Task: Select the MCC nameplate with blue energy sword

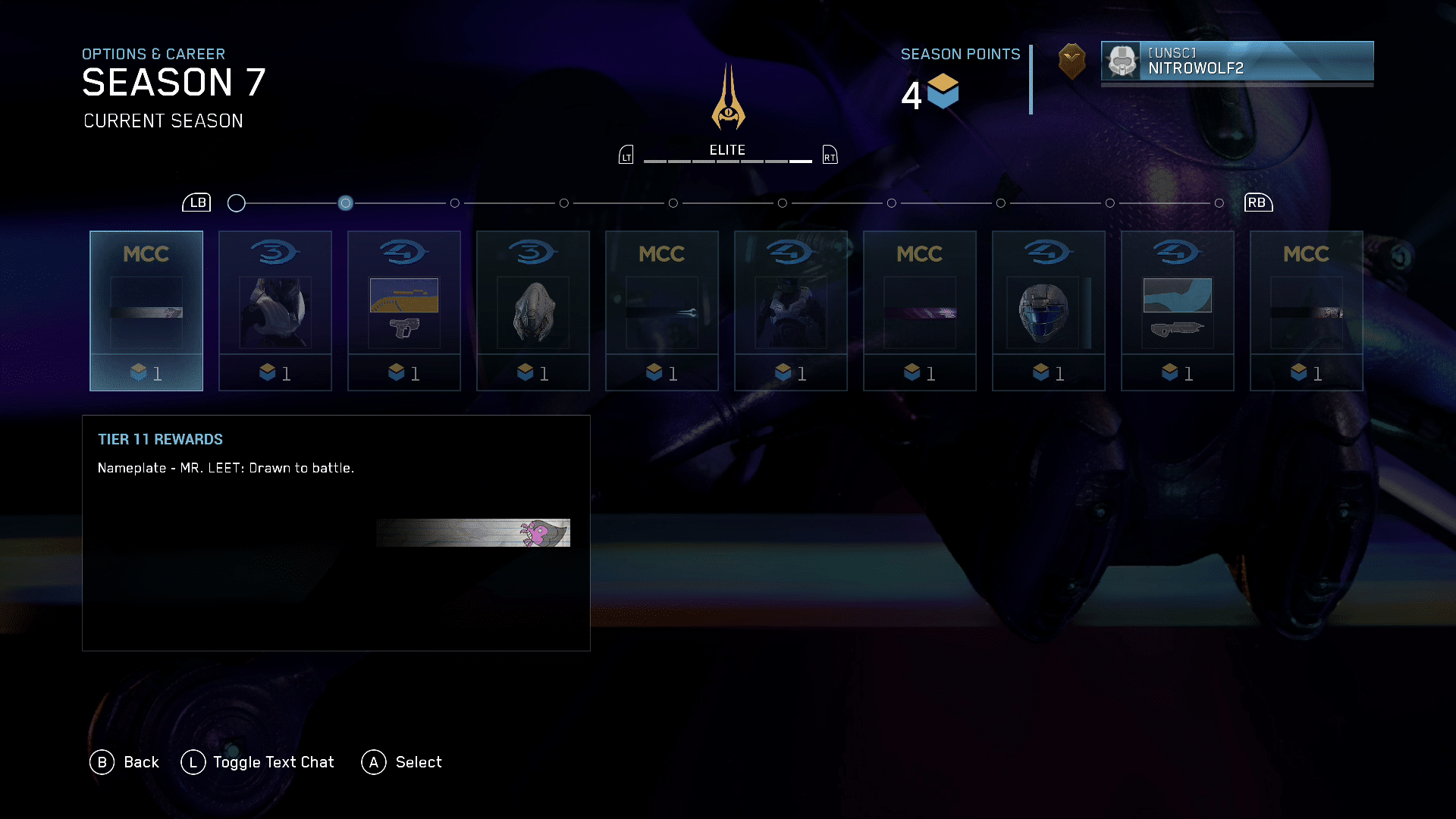Action: (x=662, y=311)
